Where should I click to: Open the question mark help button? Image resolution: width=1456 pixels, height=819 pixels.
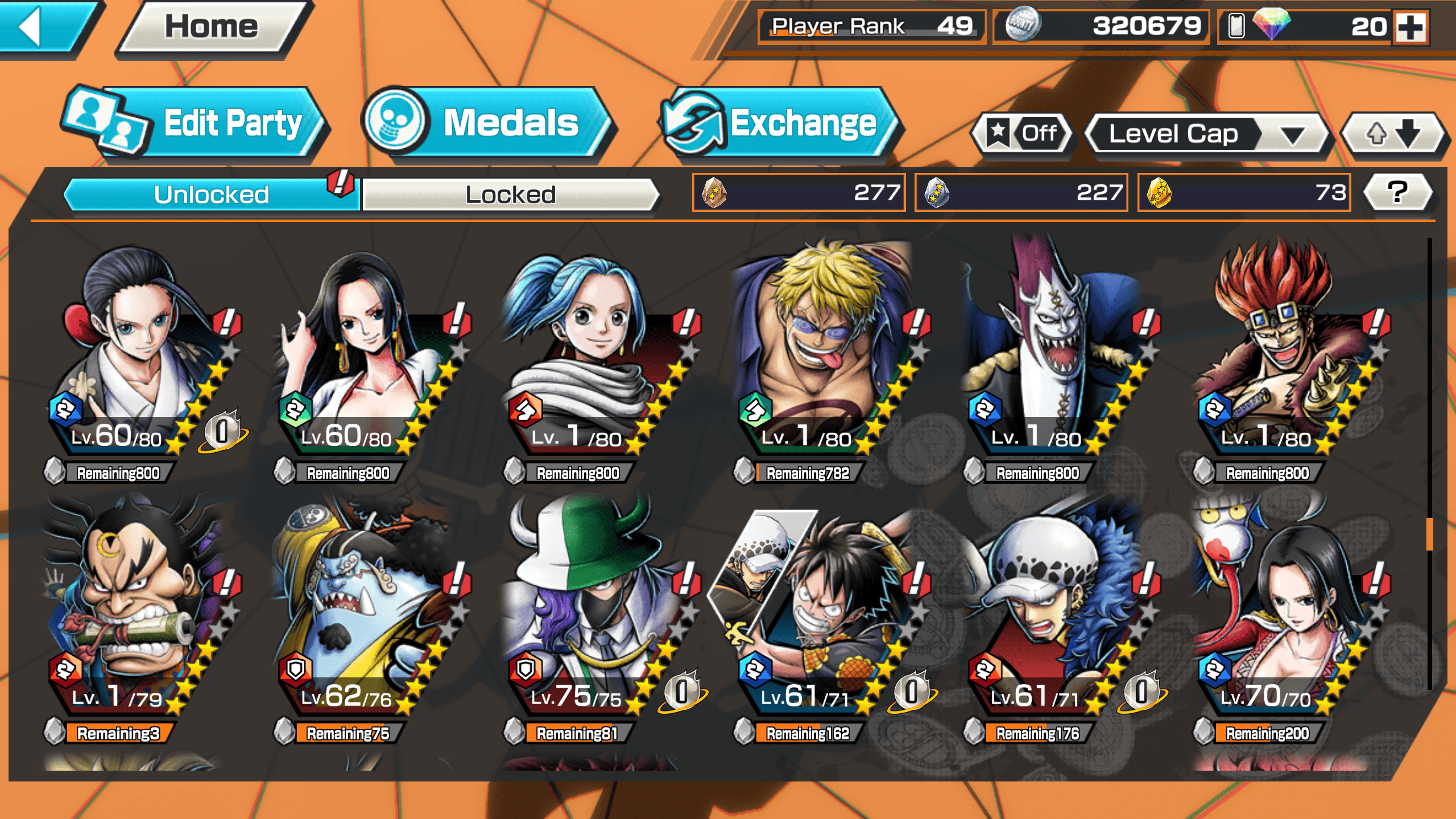point(1397,193)
